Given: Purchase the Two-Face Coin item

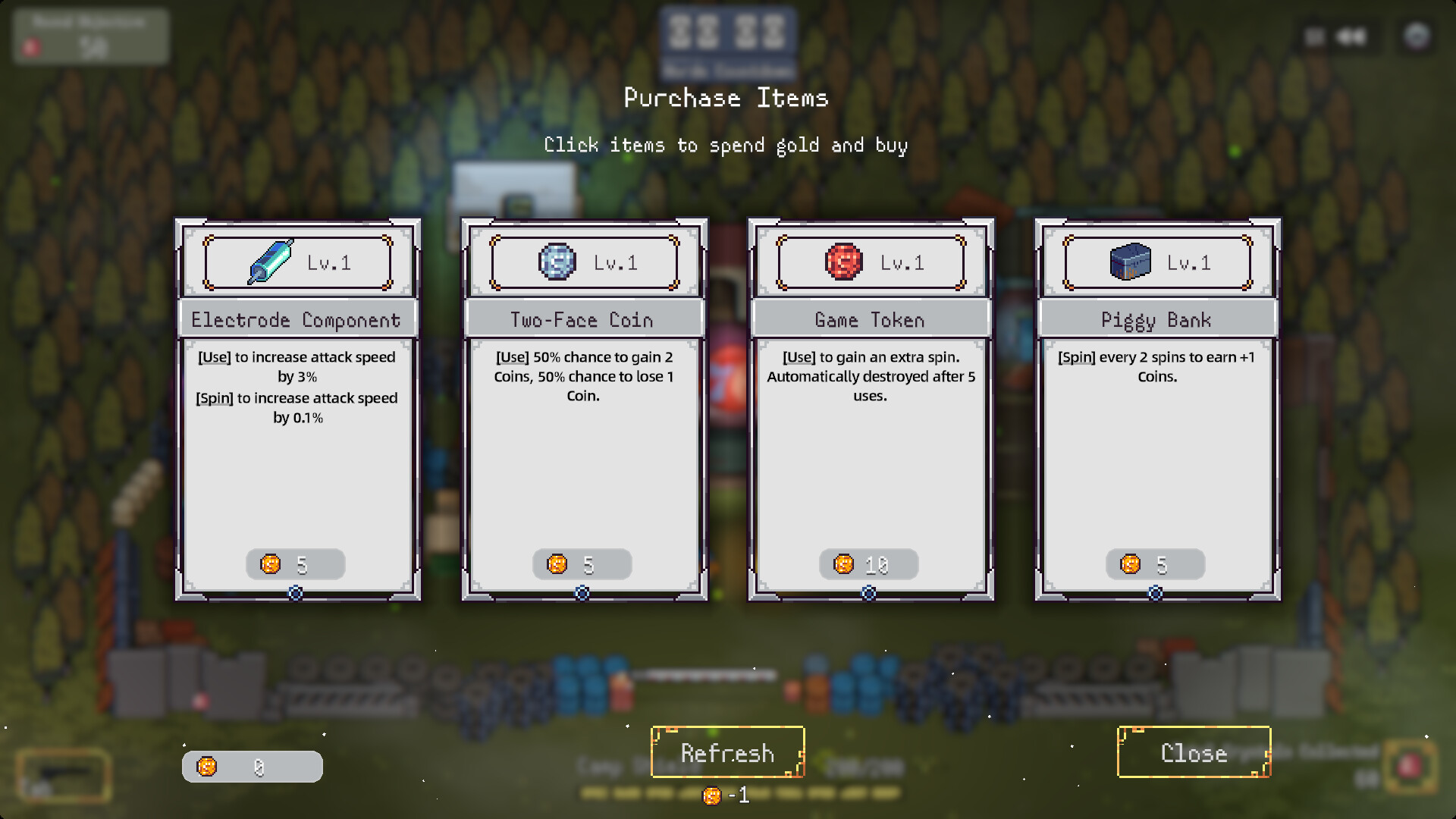Looking at the screenshot, I should point(584,409).
